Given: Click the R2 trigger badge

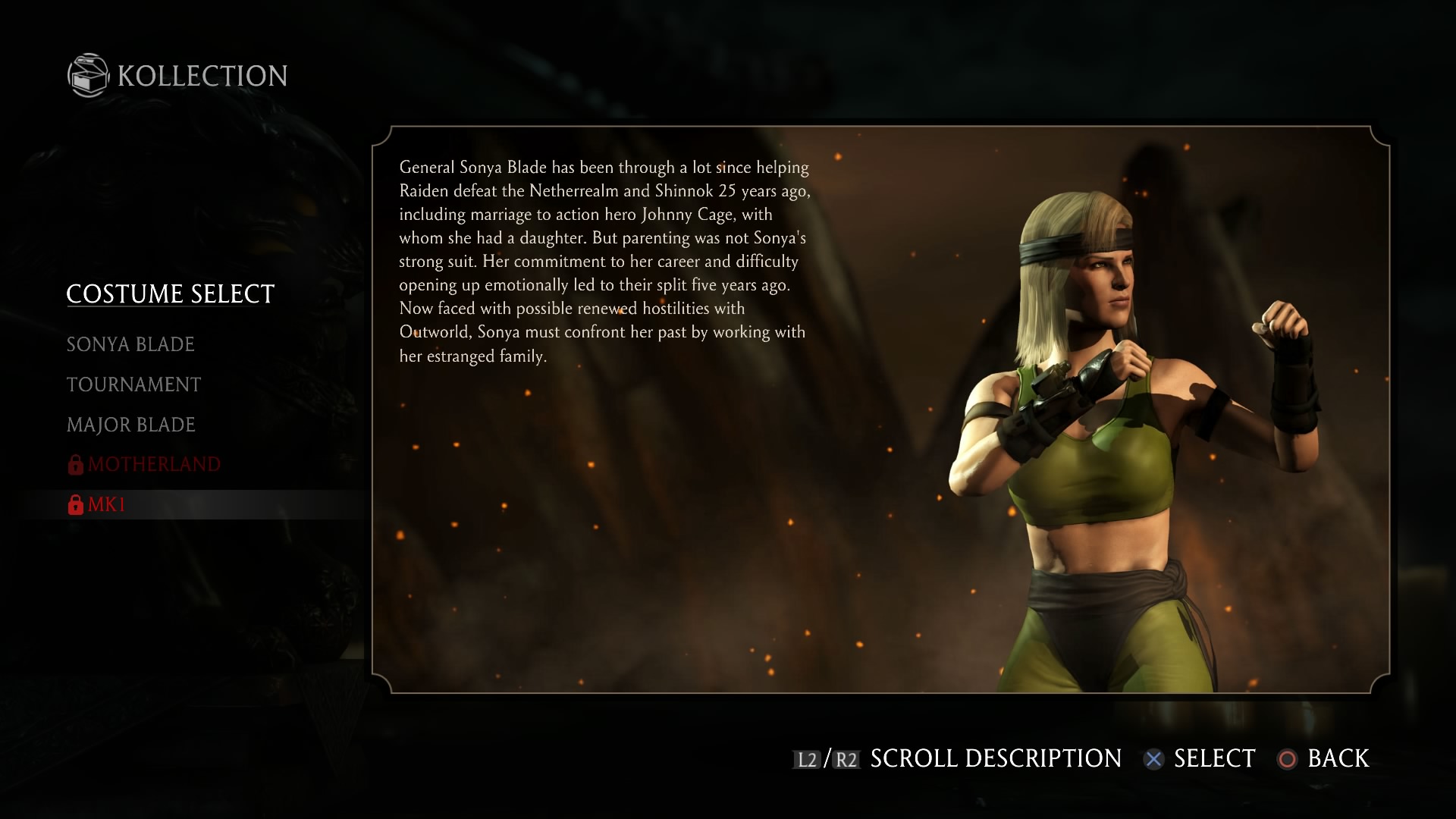Looking at the screenshot, I should tap(846, 758).
